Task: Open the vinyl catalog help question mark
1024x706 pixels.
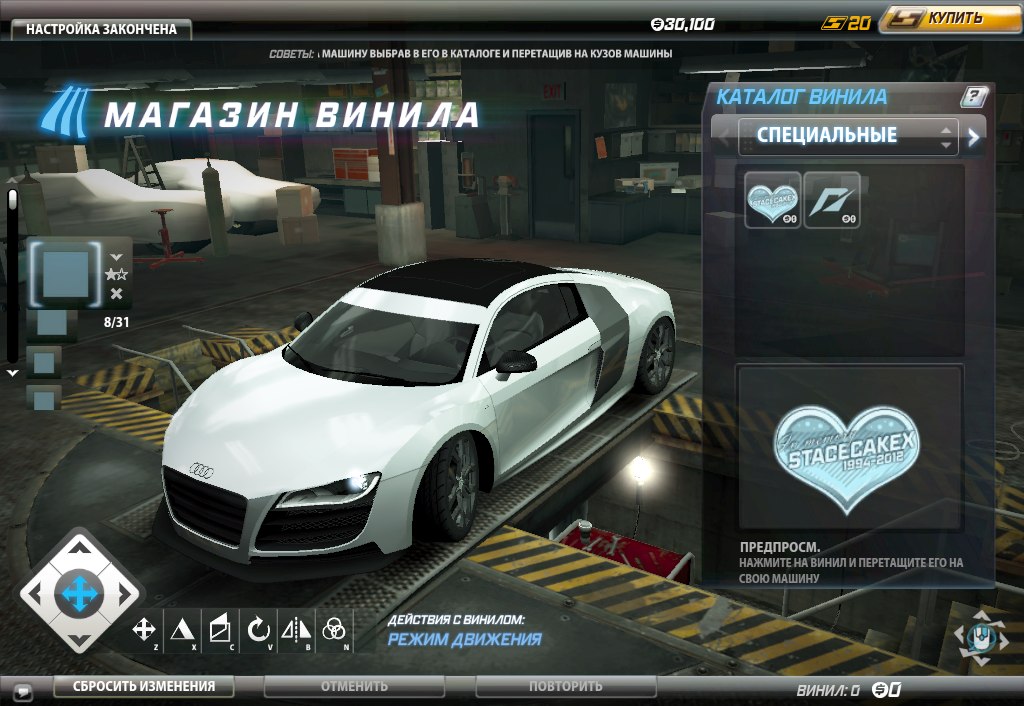Action: click(x=973, y=97)
